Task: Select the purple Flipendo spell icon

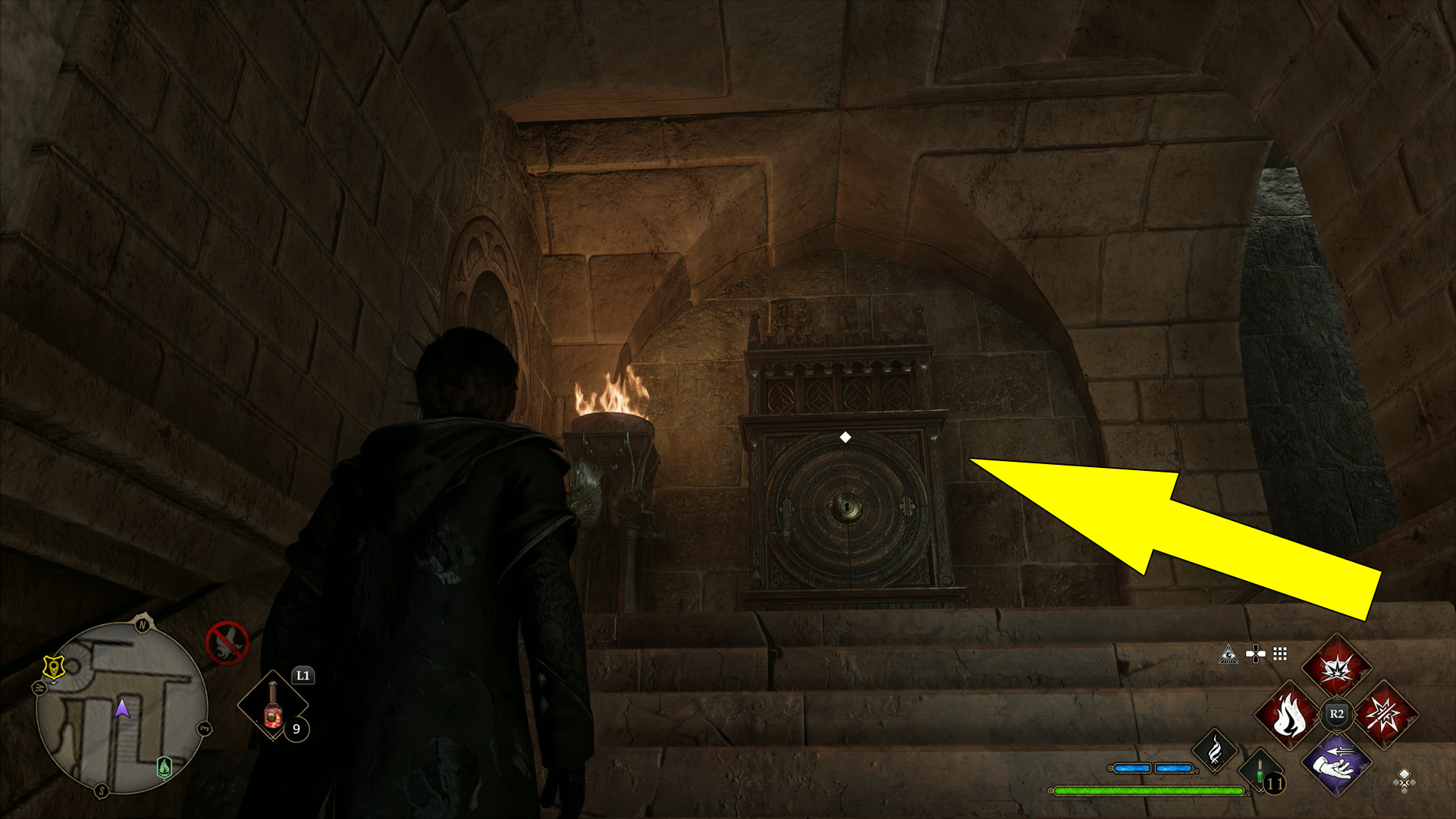Action: tap(1337, 765)
